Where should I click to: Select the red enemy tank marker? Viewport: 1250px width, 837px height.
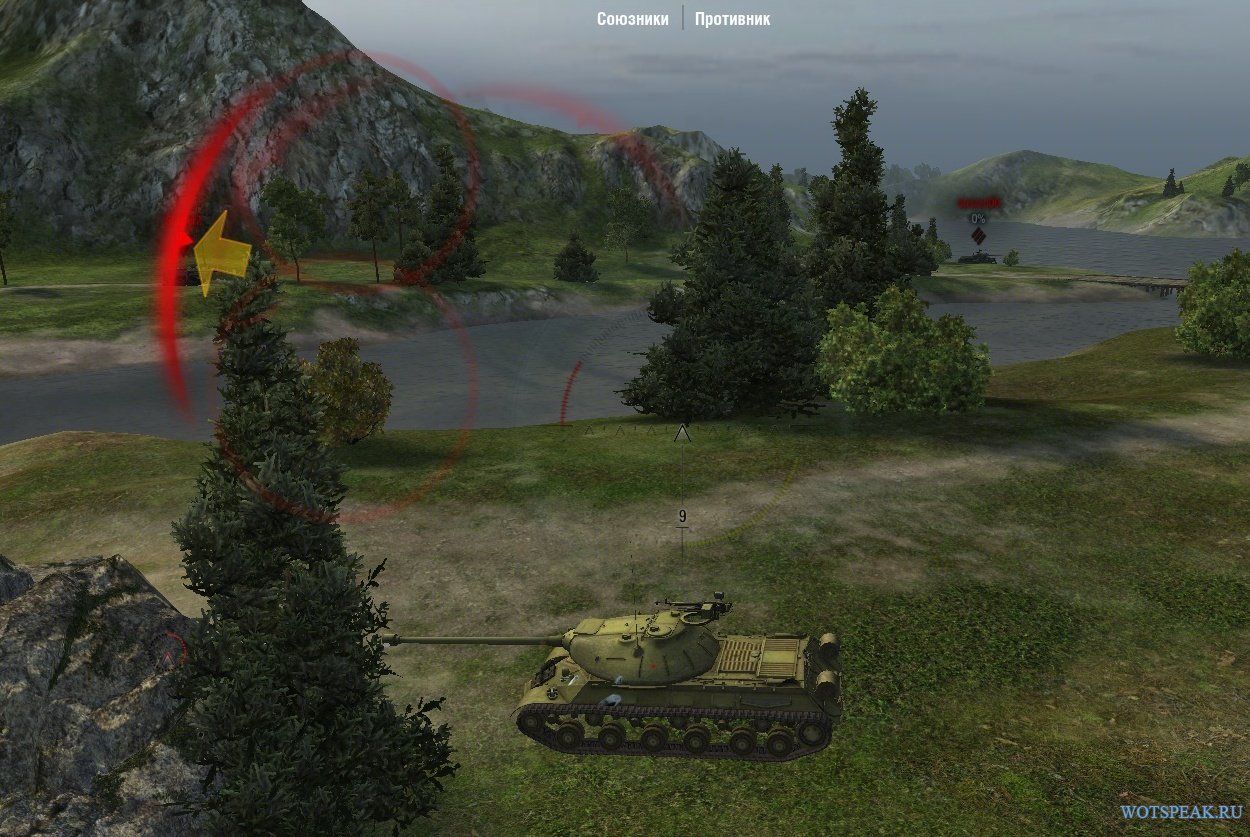point(977,235)
